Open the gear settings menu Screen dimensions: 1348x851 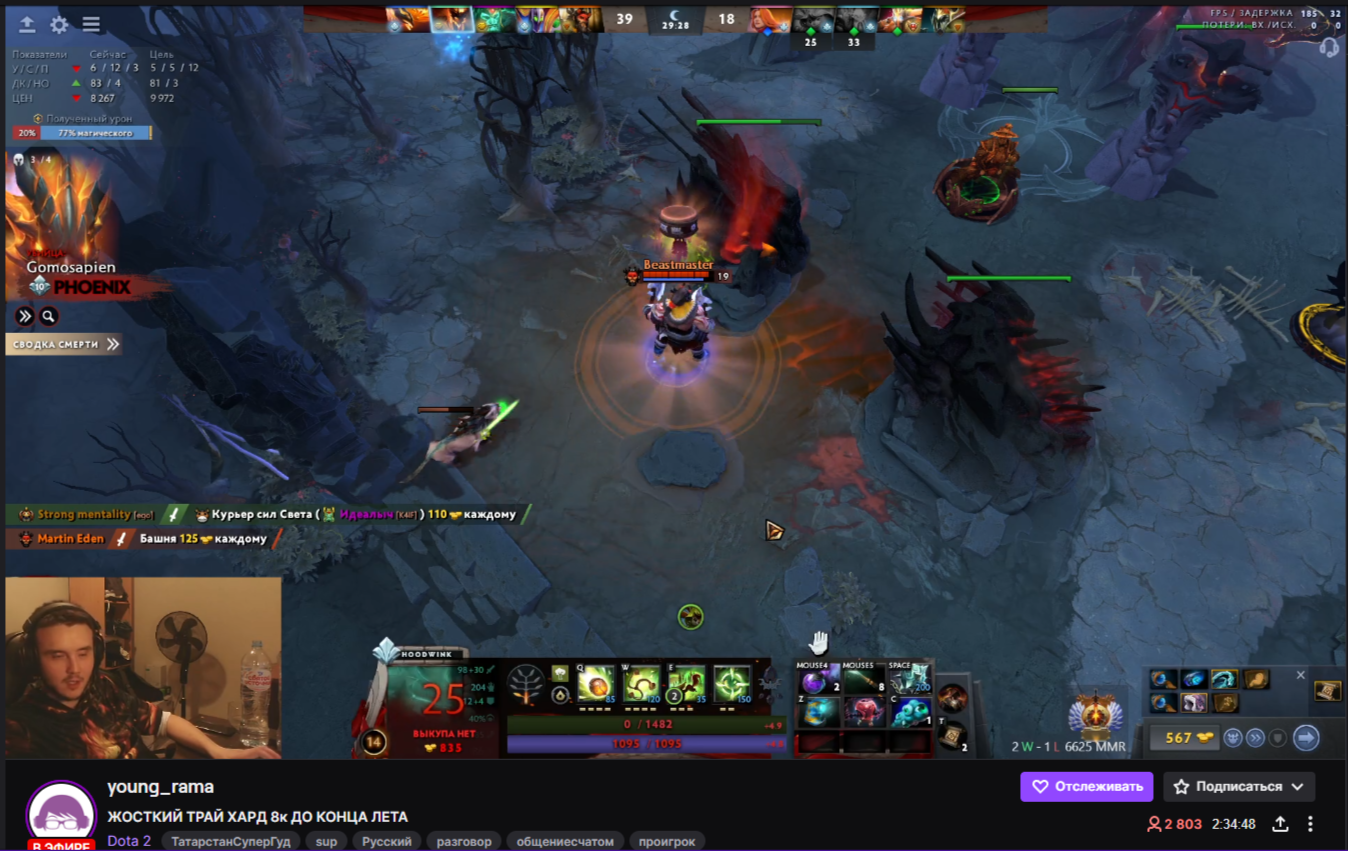click(59, 25)
